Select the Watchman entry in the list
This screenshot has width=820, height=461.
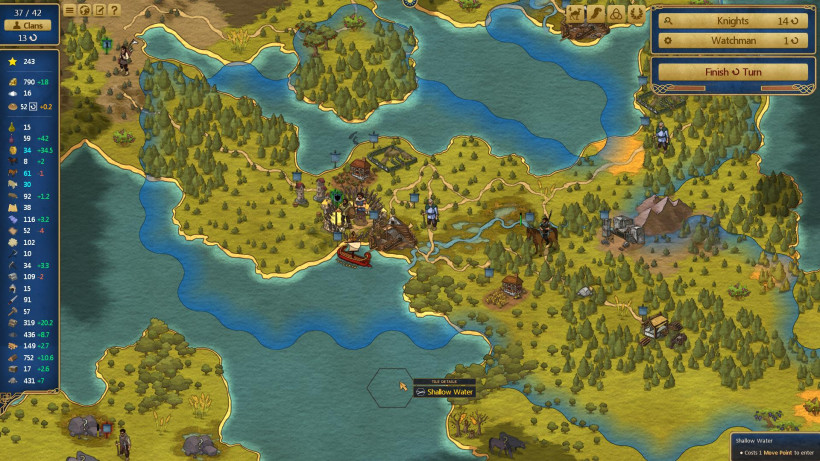pyautogui.click(x=732, y=41)
